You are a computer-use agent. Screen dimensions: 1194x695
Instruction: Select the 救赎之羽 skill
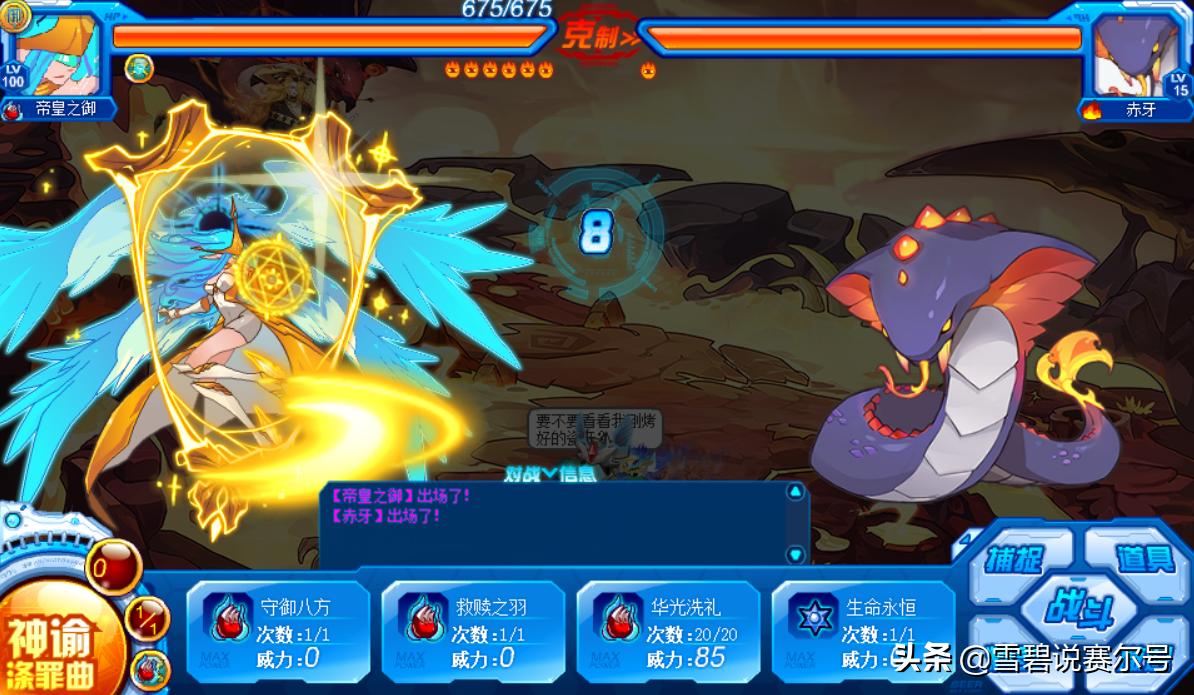click(472, 632)
